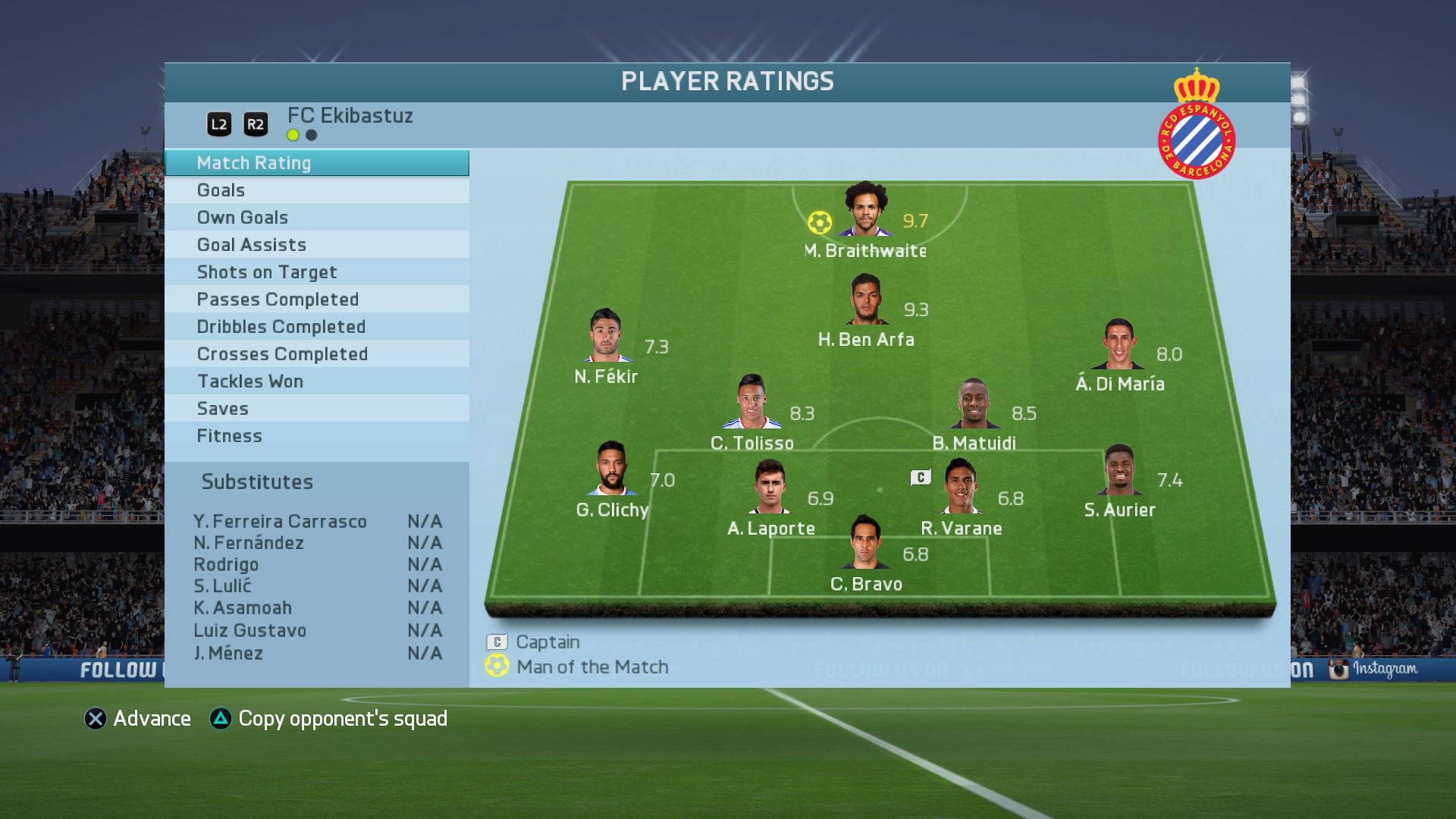This screenshot has width=1456, height=819.
Task: Open the Saves stat entry
Action: click(x=316, y=409)
